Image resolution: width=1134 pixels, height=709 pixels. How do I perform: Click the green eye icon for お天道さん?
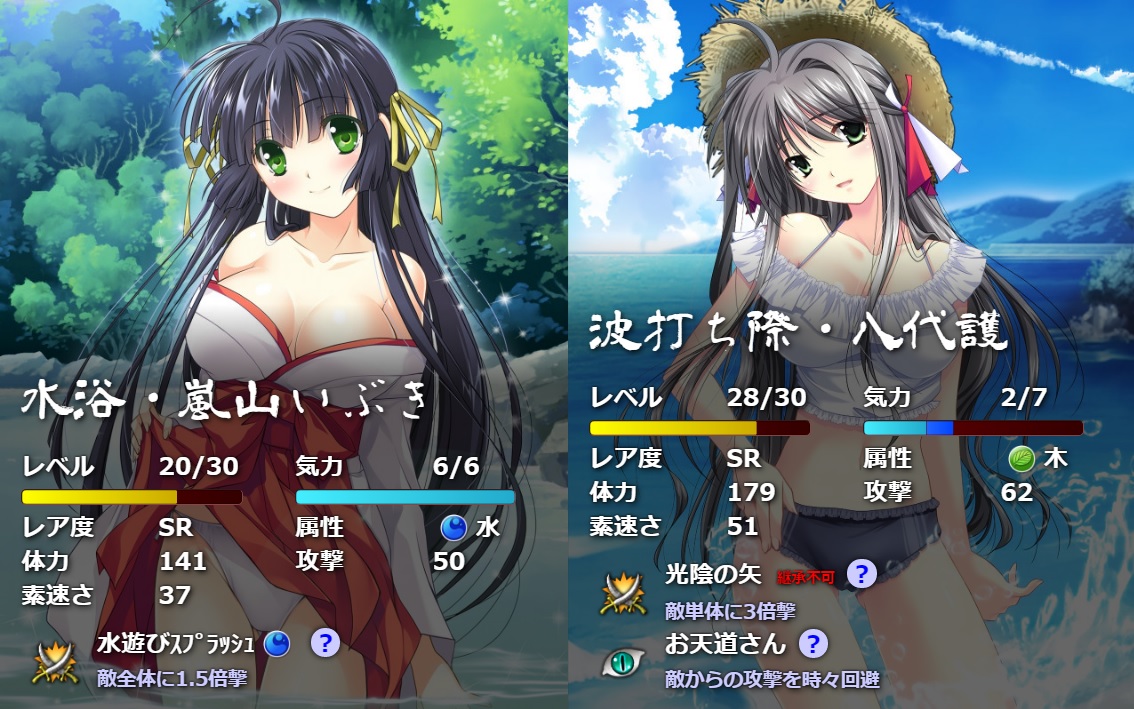pyautogui.click(x=622, y=662)
